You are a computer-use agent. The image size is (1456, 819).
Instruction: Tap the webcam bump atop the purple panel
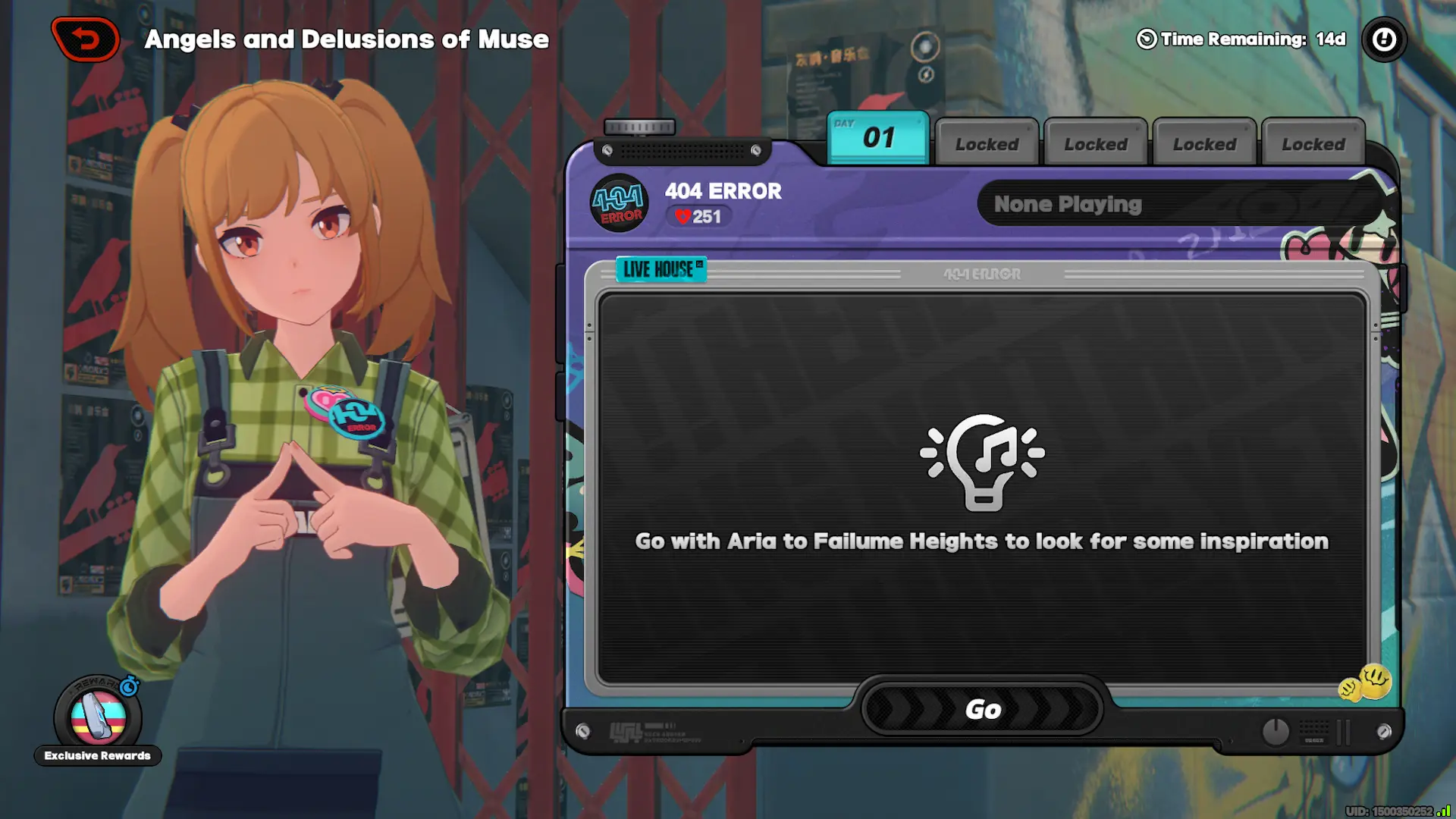point(639,128)
